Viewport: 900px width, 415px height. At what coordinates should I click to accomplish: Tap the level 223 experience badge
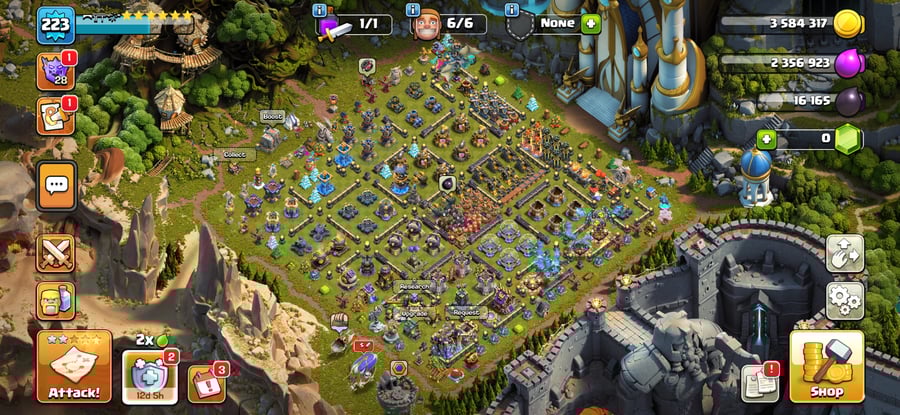tap(56, 24)
